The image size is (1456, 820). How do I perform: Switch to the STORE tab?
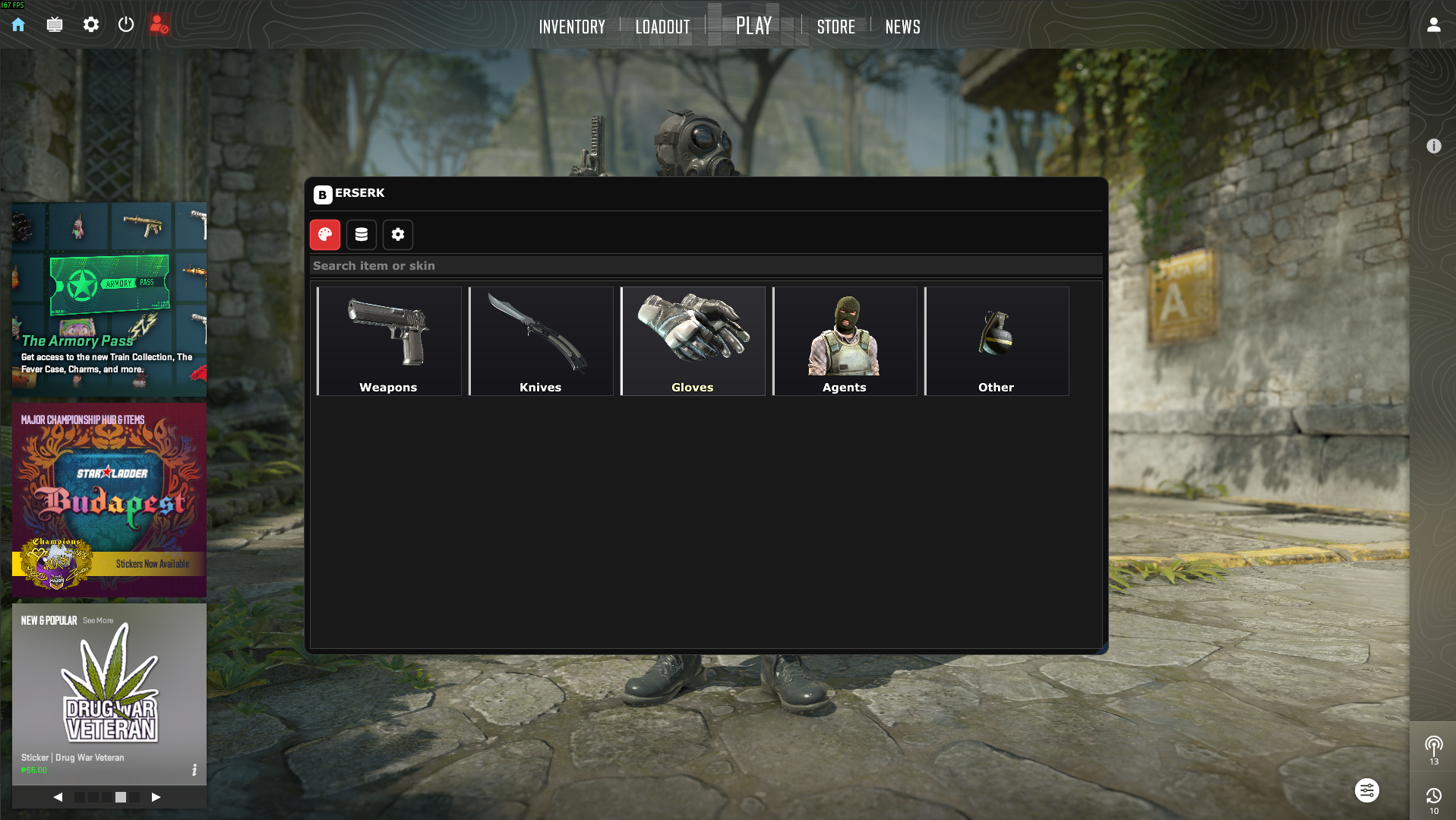[835, 27]
